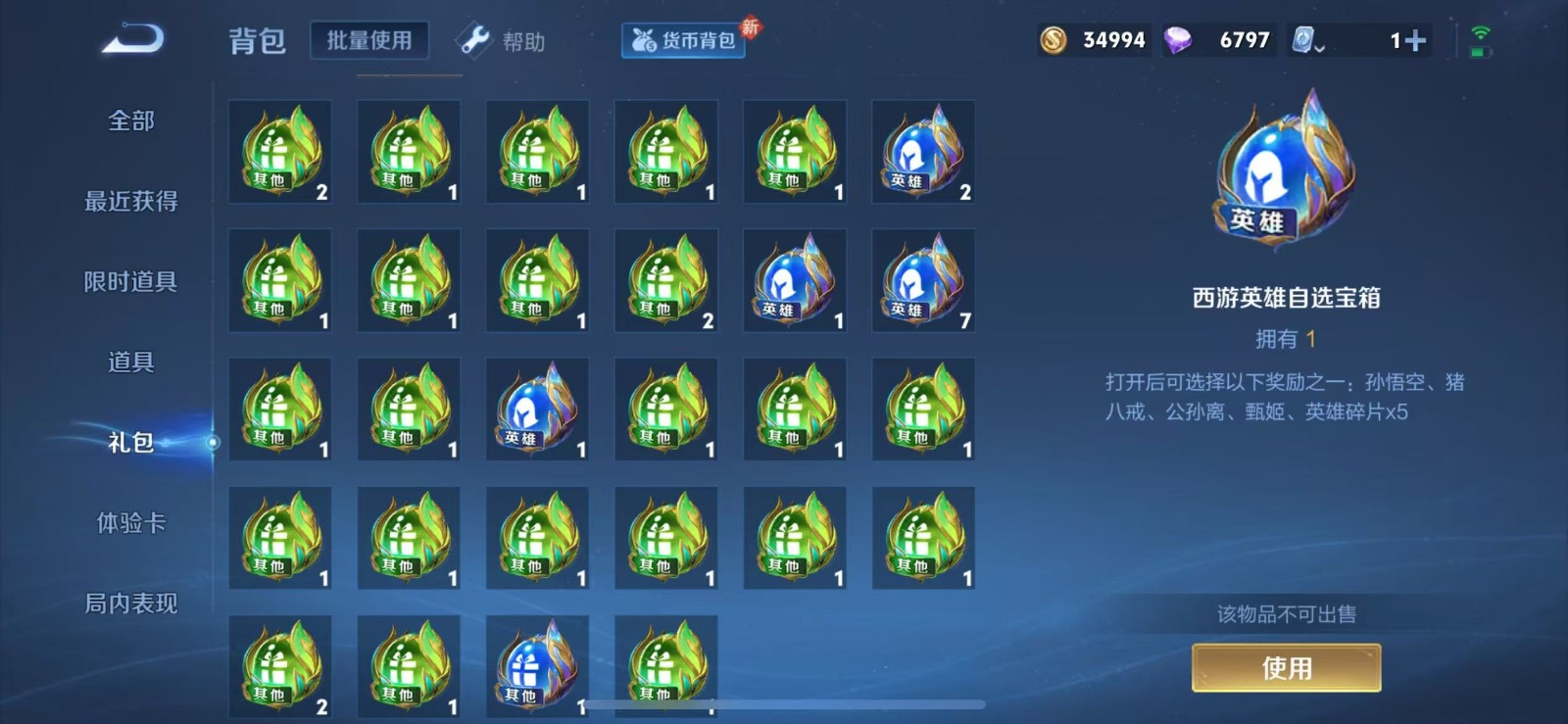Switch to the 限时道具 tab

point(131,281)
